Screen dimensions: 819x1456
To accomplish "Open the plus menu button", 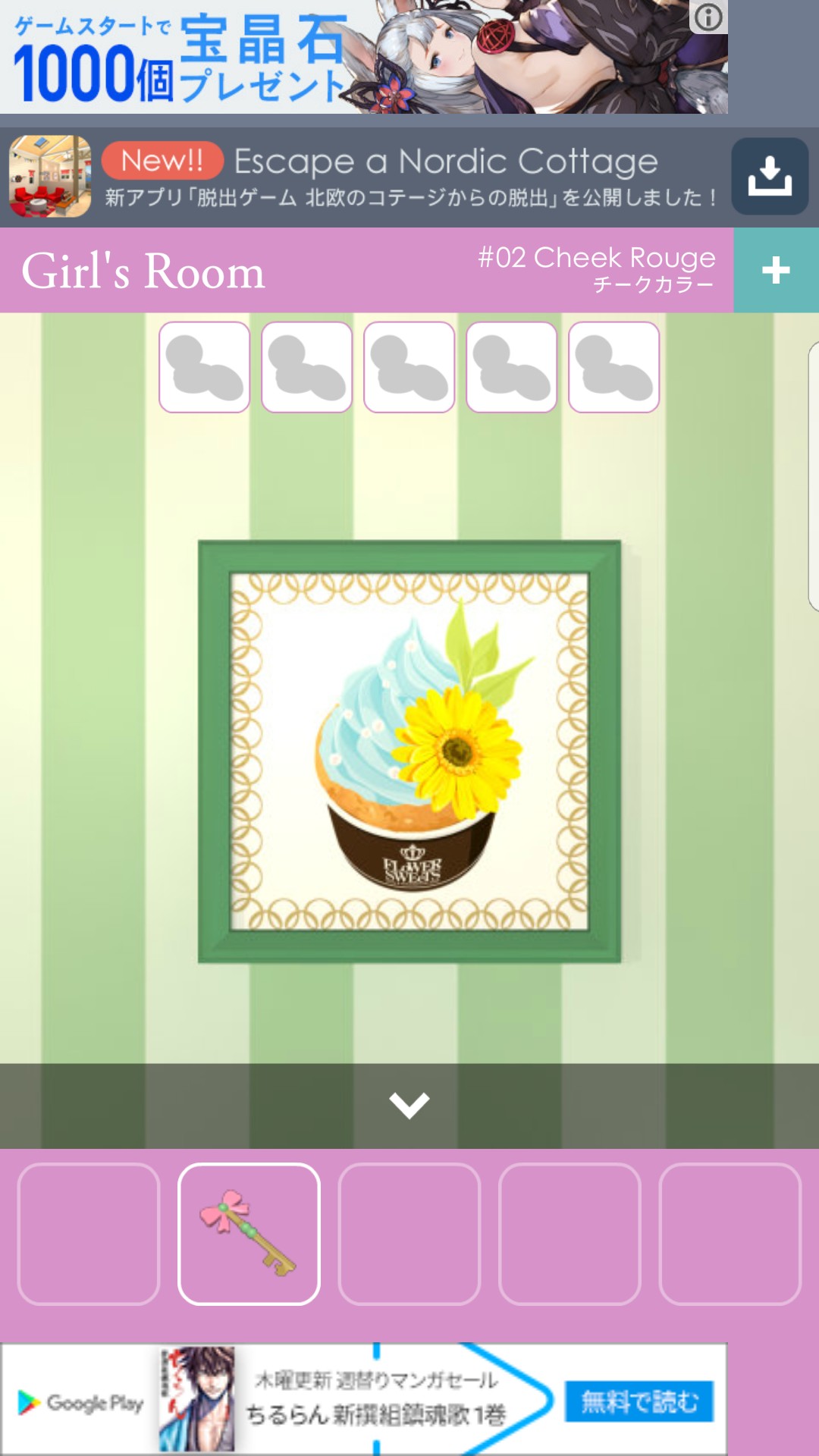I will click(x=776, y=270).
